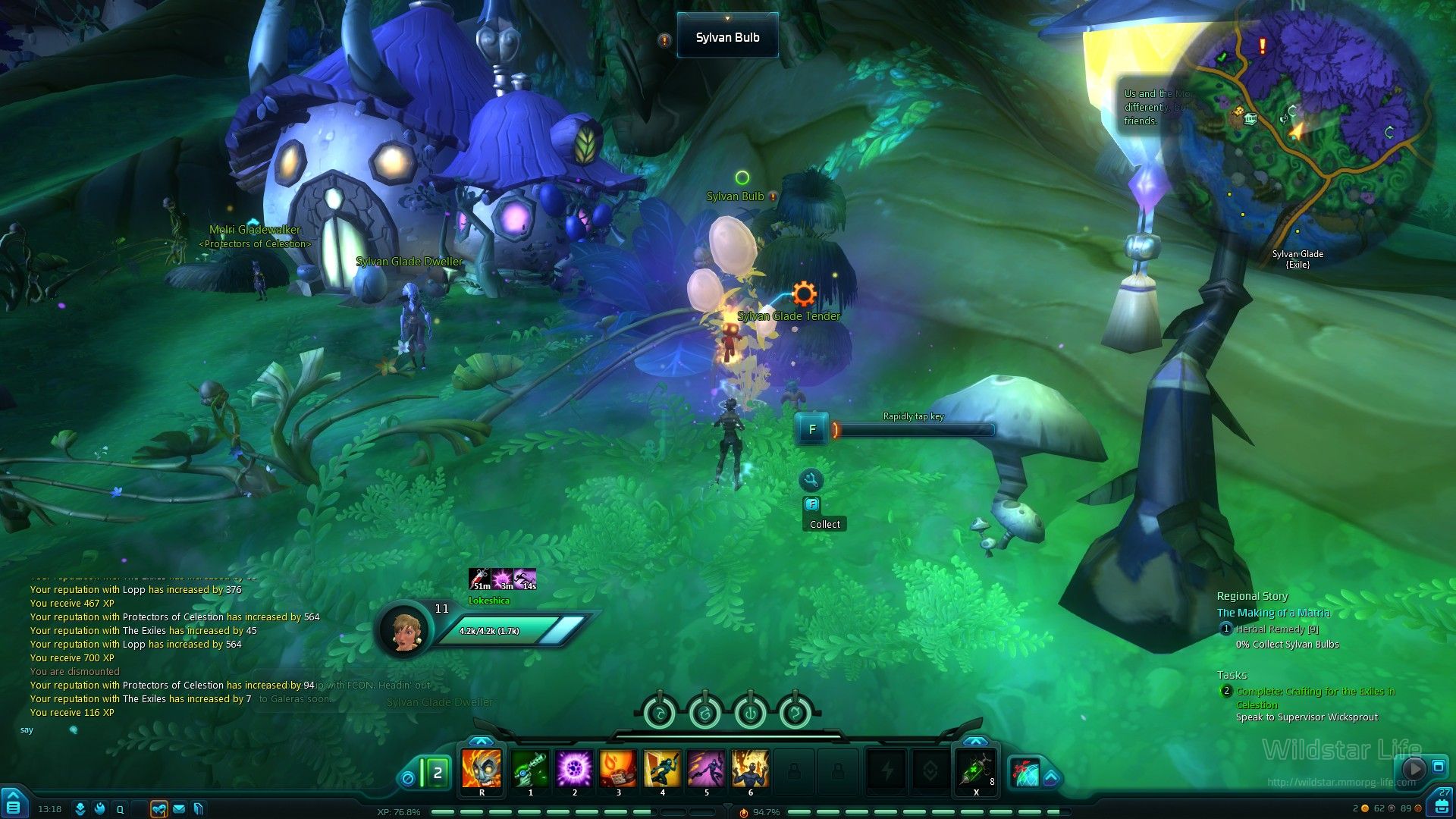Viewport: 1456px width, 819px height.
Task: Use the green medishot potion slot
Action: coord(975,770)
